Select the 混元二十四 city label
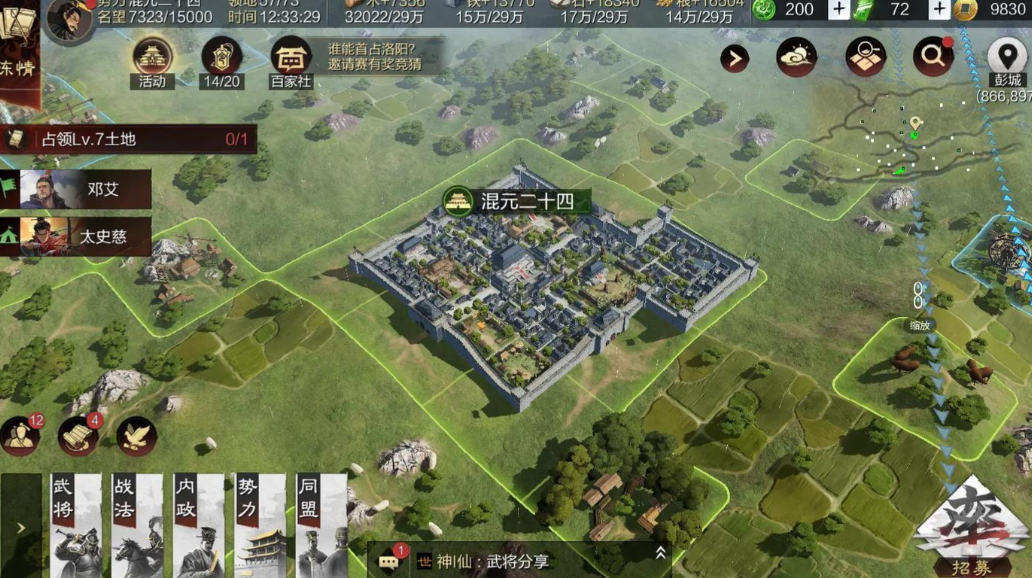This screenshot has height=578, width=1032. (514, 202)
